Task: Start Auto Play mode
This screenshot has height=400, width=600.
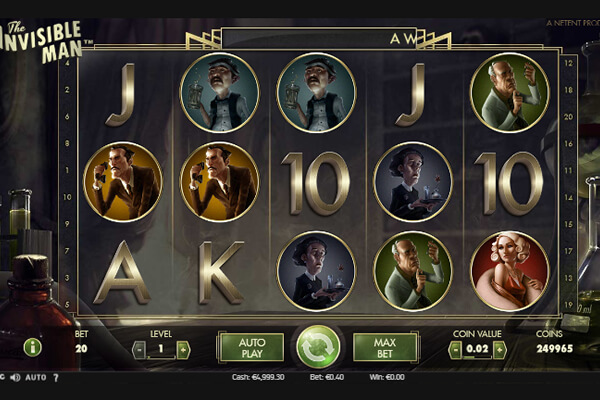Action: point(250,347)
